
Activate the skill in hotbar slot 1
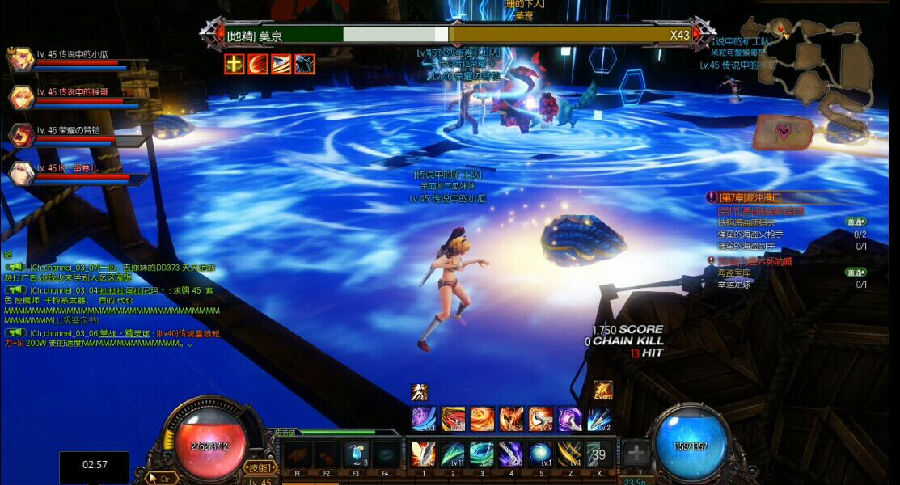click(423, 453)
